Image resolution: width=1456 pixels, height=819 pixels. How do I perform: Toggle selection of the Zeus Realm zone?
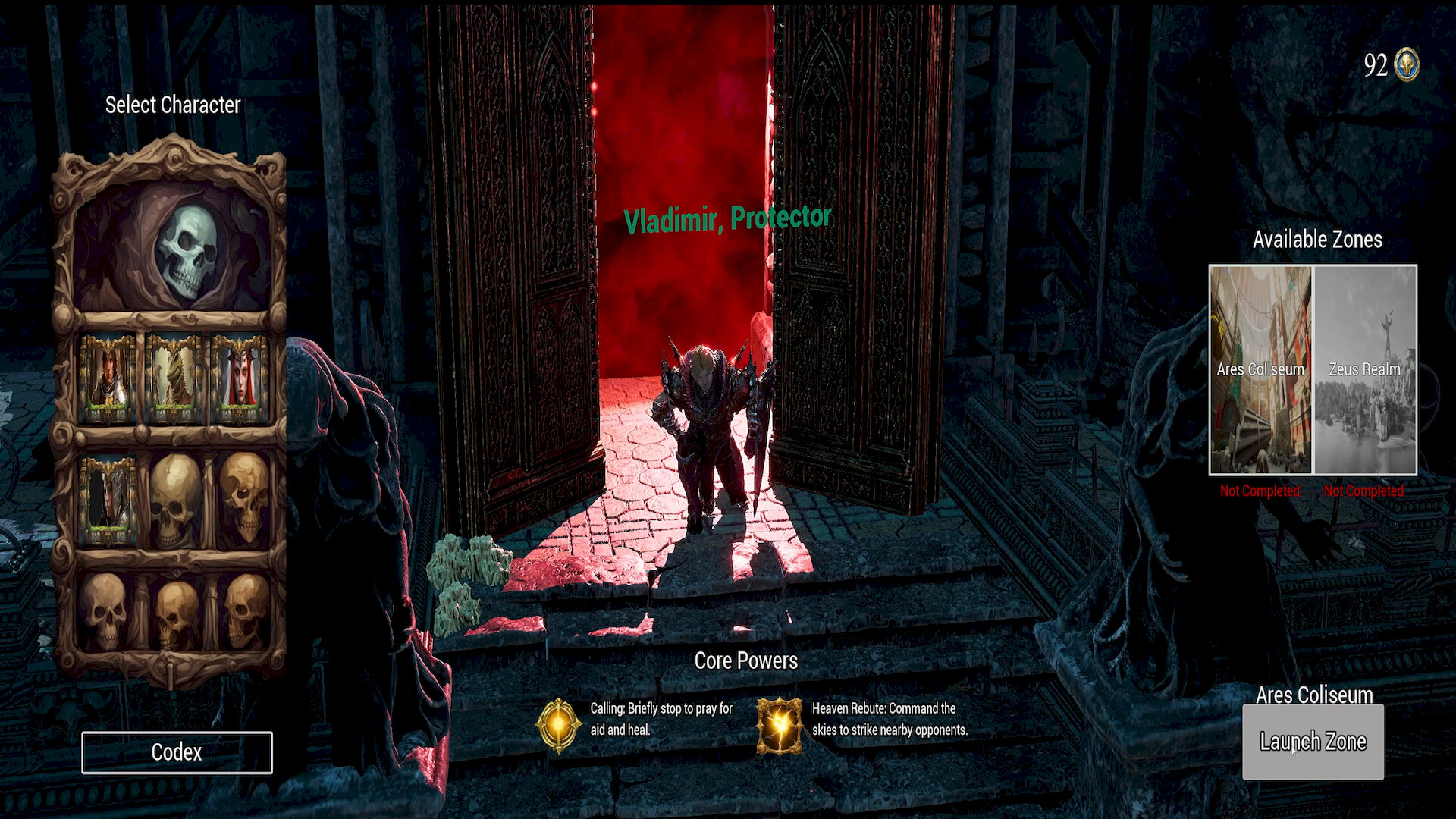coord(1364,370)
